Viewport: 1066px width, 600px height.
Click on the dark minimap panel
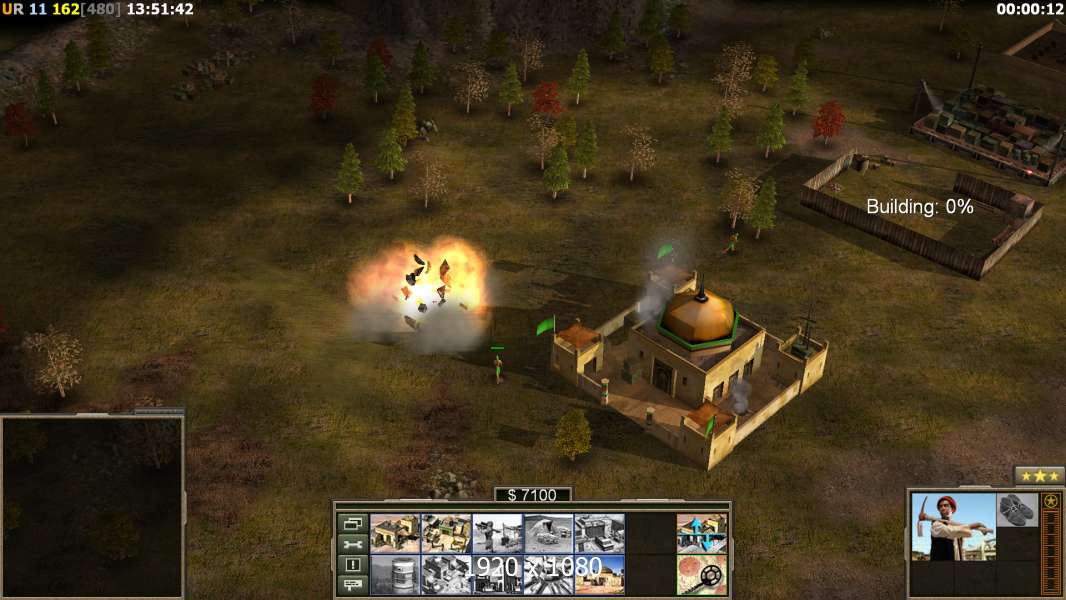pos(92,506)
